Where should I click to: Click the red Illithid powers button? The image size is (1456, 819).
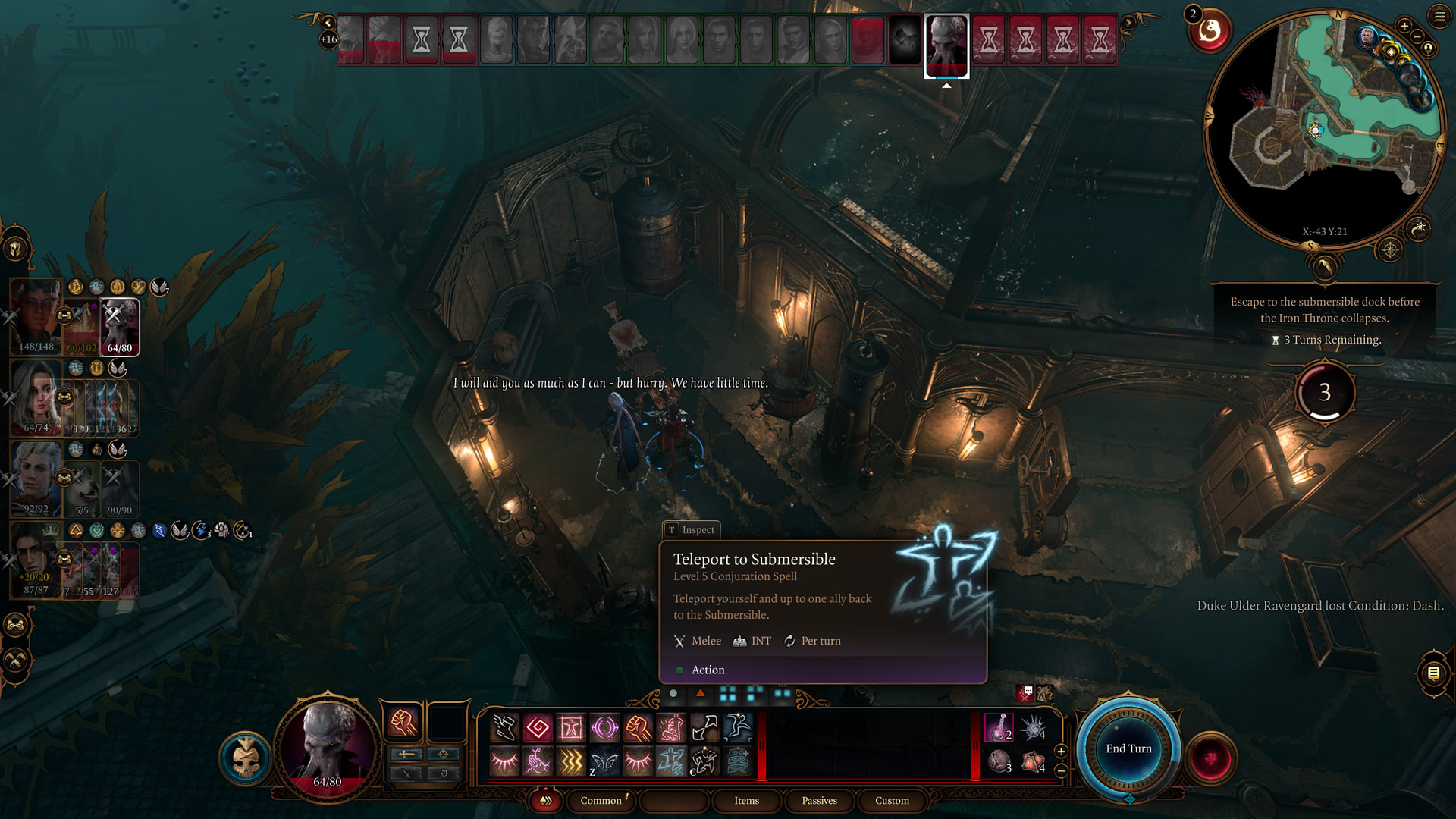pyautogui.click(x=1210, y=758)
